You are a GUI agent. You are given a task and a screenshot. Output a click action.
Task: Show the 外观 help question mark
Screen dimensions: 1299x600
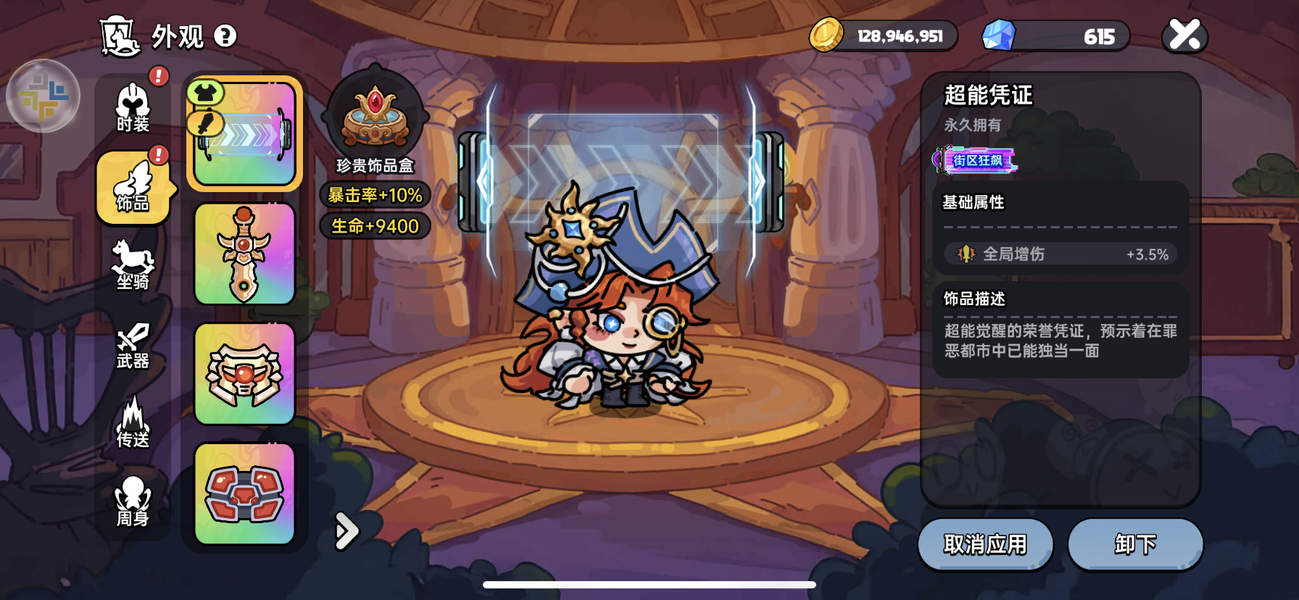(226, 36)
